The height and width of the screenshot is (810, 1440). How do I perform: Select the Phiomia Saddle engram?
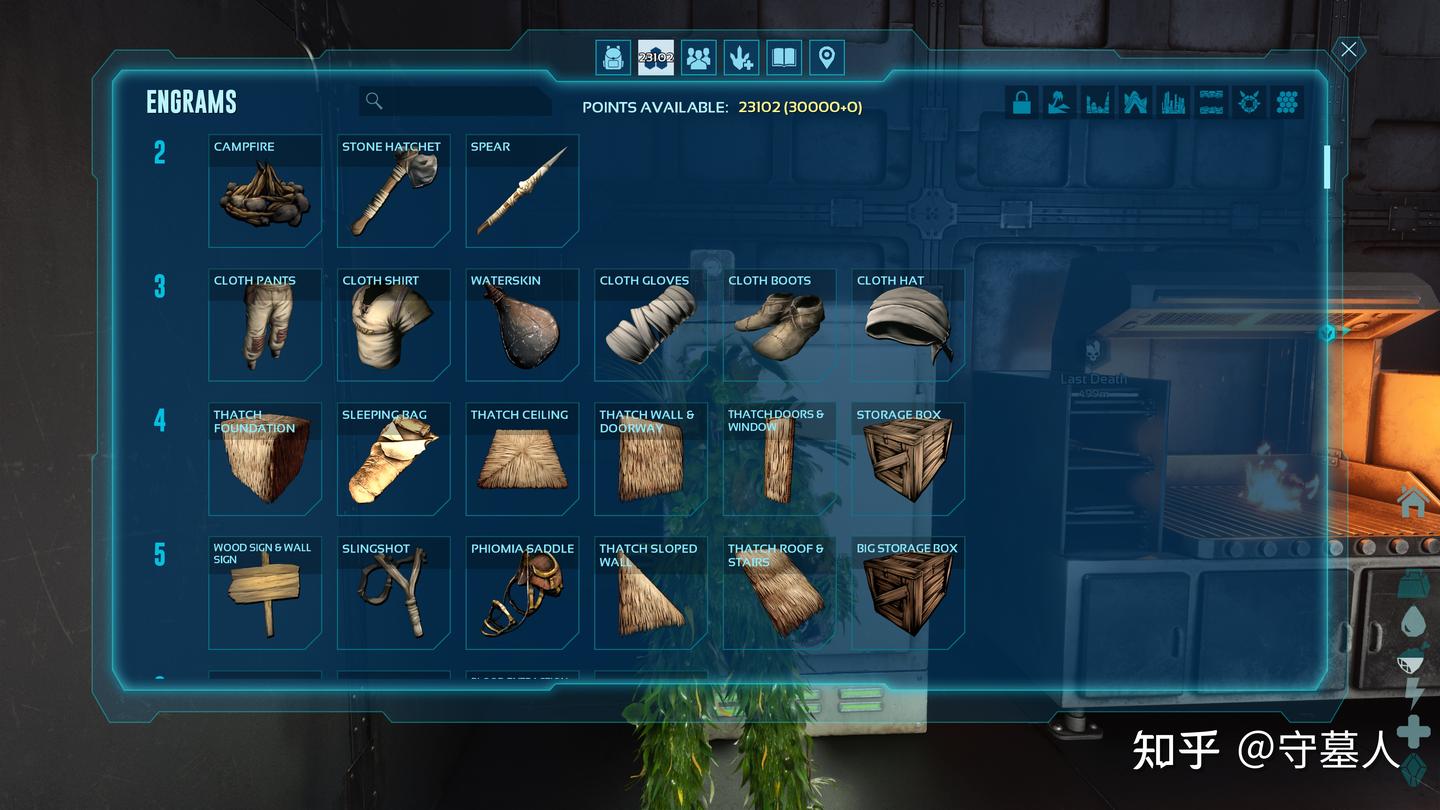(522, 593)
